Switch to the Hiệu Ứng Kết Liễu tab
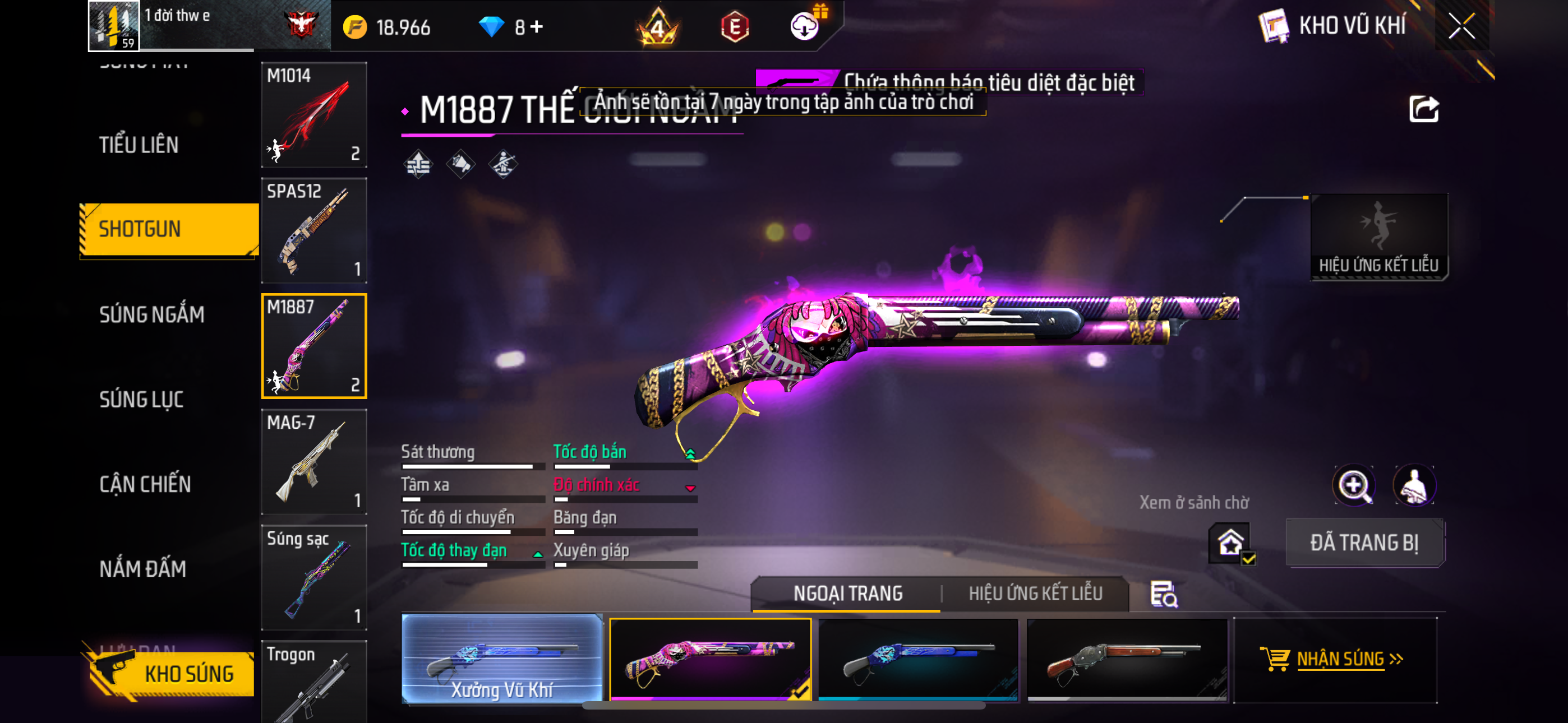 click(1035, 594)
